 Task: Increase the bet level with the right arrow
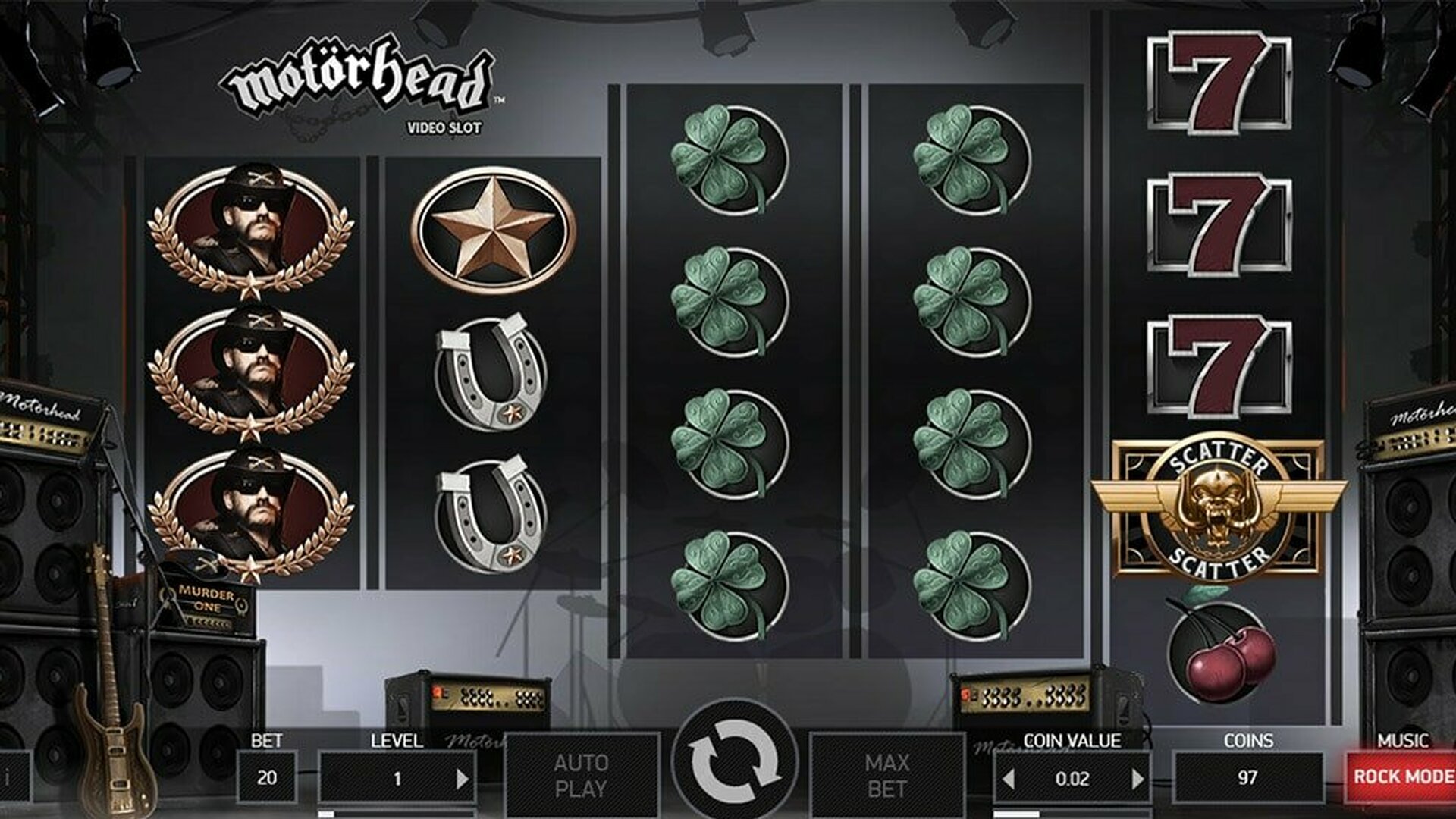point(461,778)
